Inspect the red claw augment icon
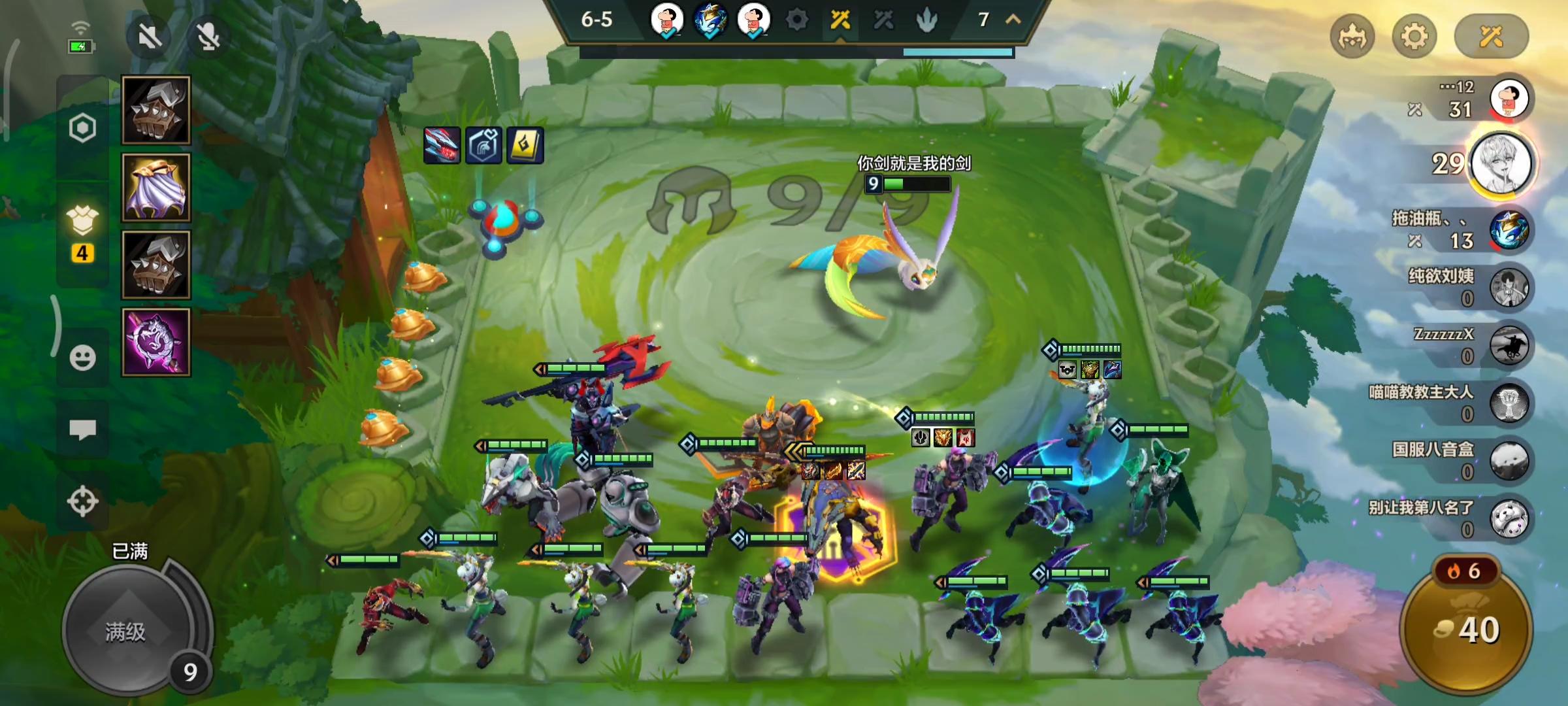 click(x=442, y=145)
